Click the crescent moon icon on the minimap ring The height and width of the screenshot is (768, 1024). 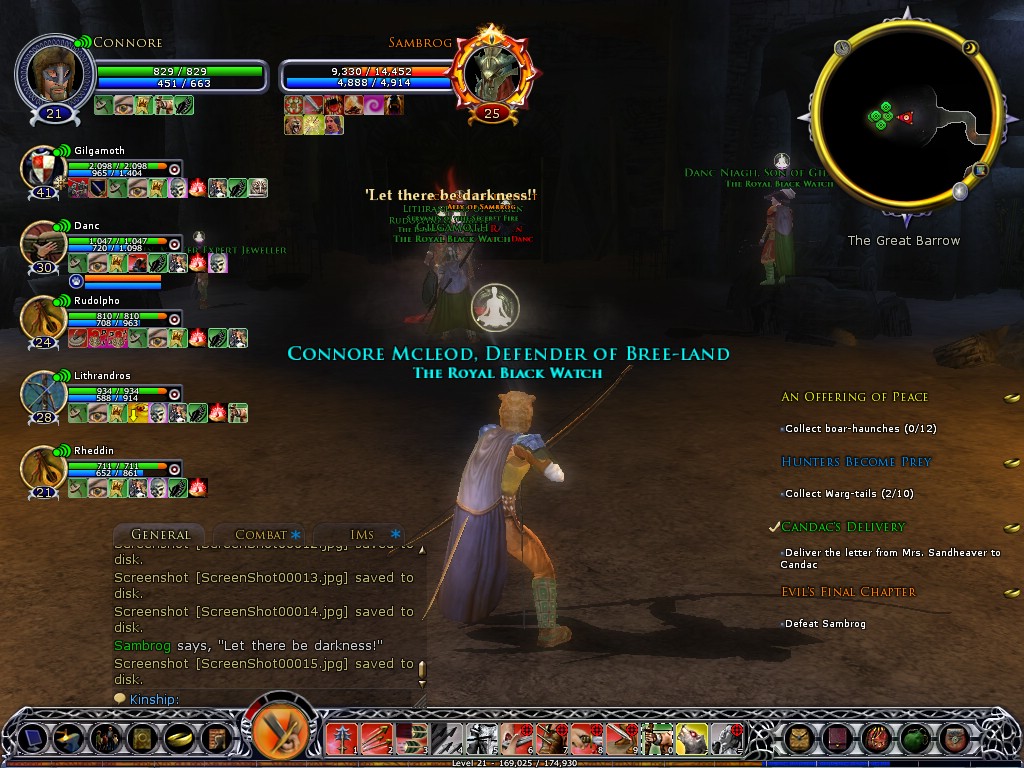971,47
